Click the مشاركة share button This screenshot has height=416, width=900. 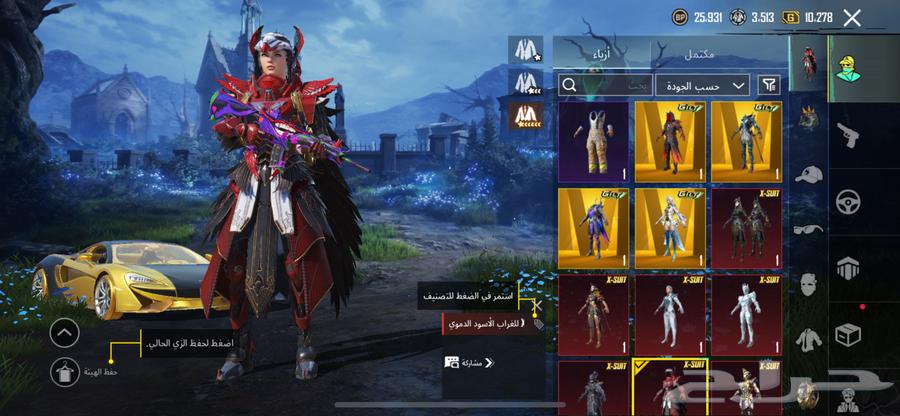[468, 362]
